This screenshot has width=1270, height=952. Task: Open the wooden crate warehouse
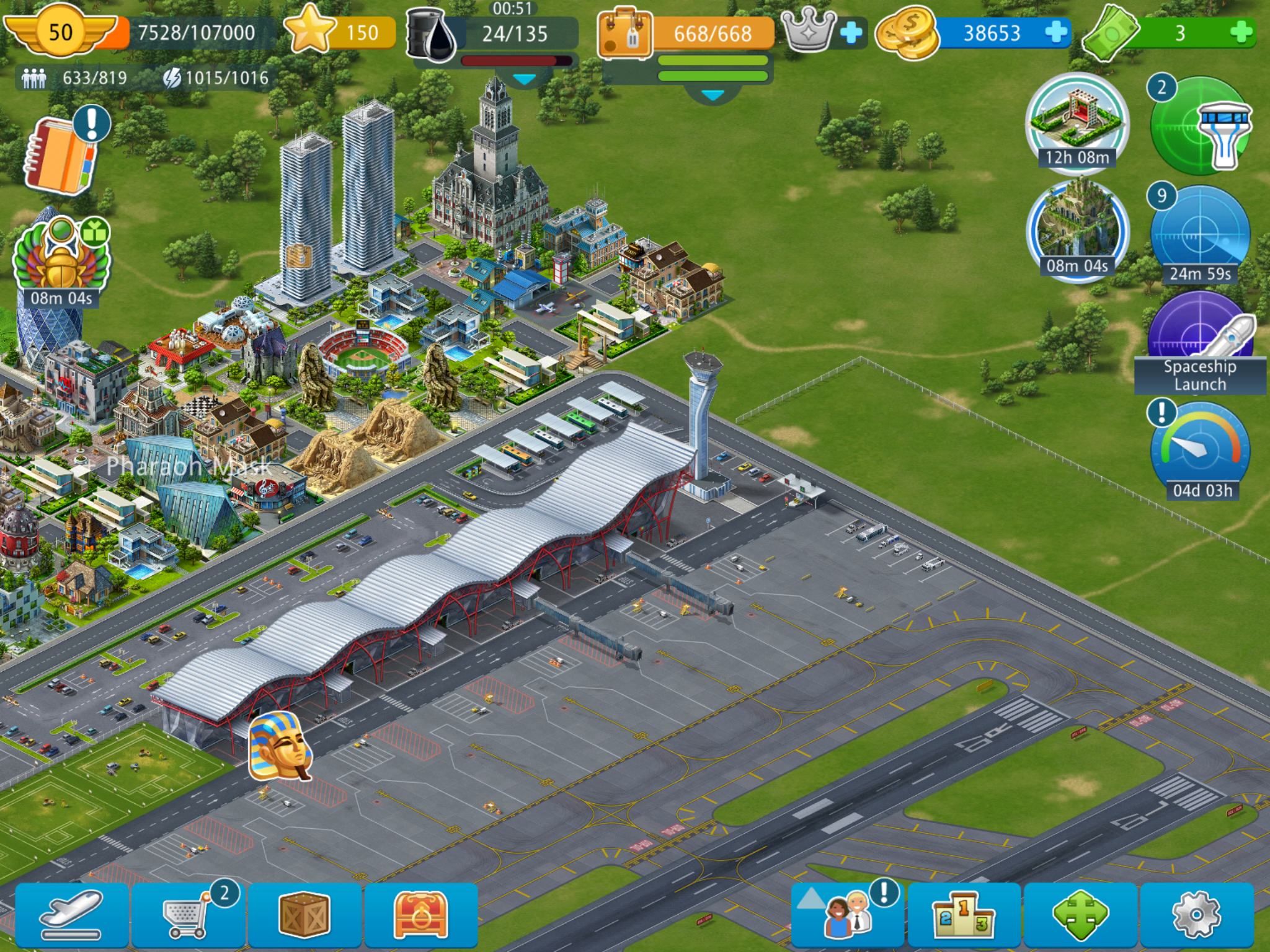(304, 915)
